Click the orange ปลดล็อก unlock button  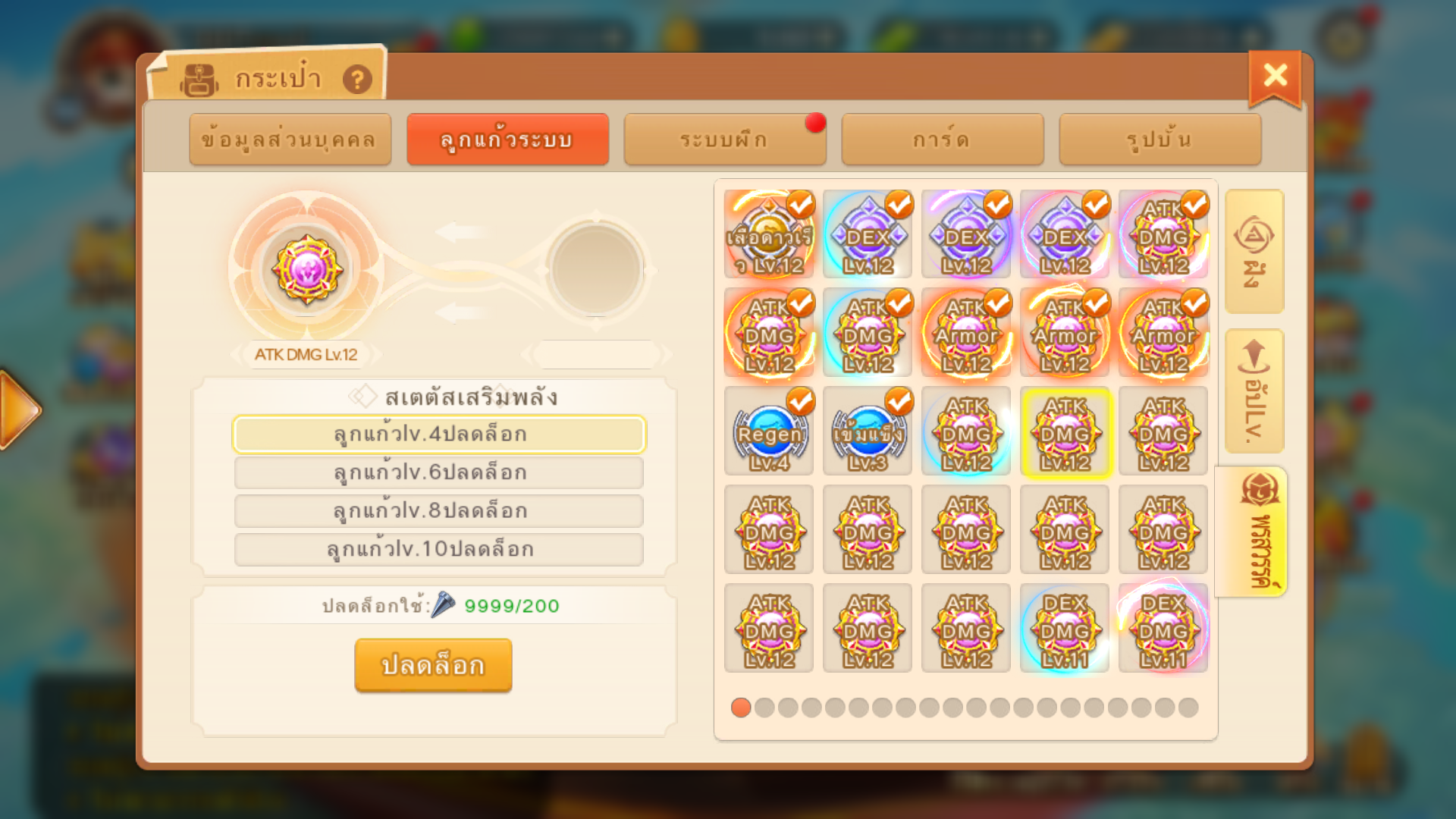tap(433, 665)
